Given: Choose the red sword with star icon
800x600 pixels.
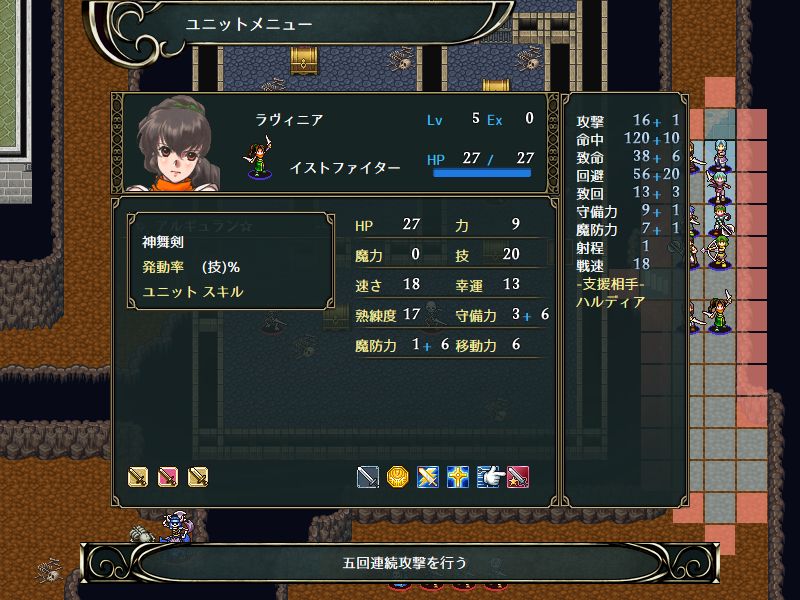Looking at the screenshot, I should click(518, 477).
